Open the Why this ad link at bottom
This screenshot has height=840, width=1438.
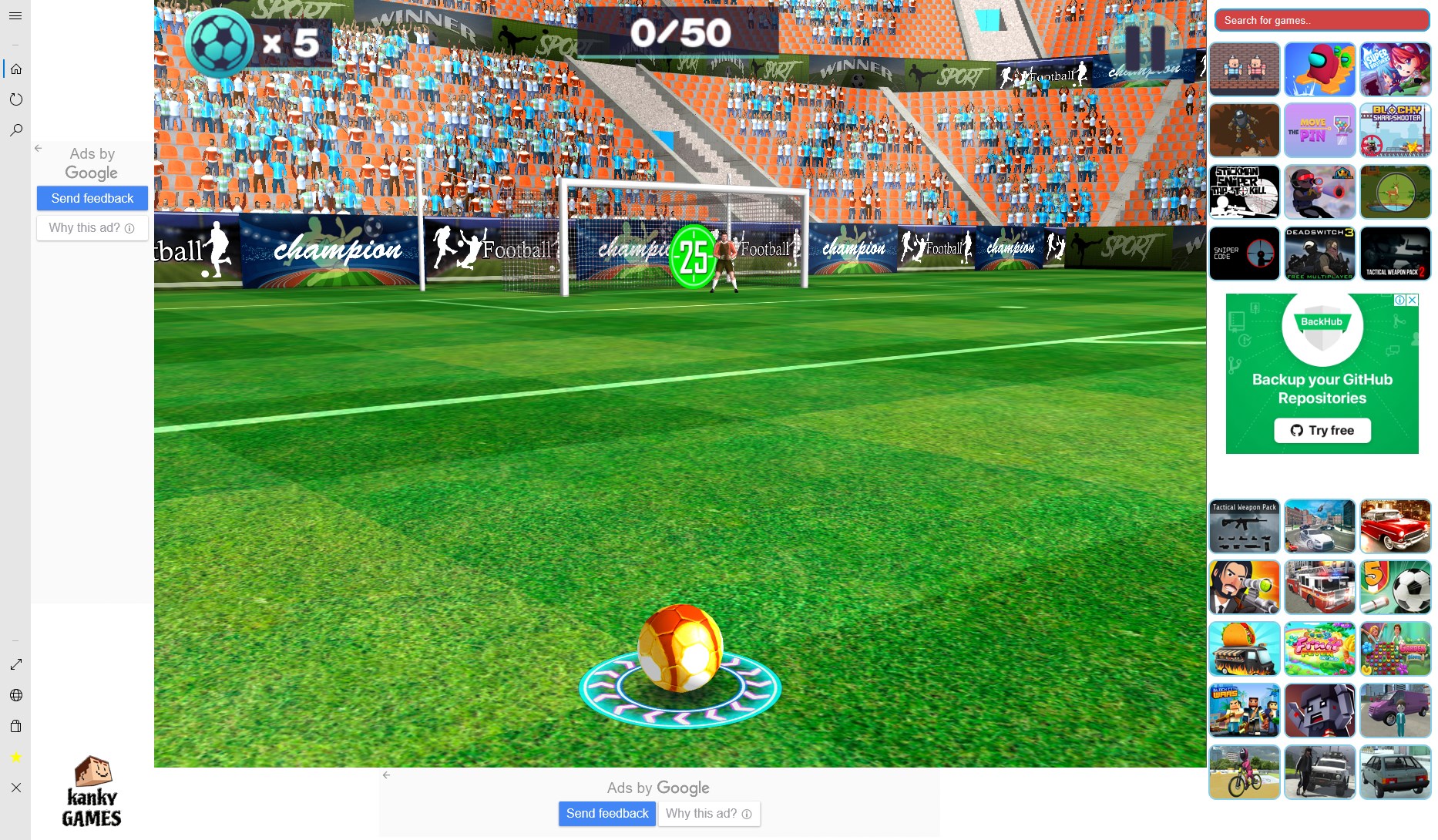708,814
